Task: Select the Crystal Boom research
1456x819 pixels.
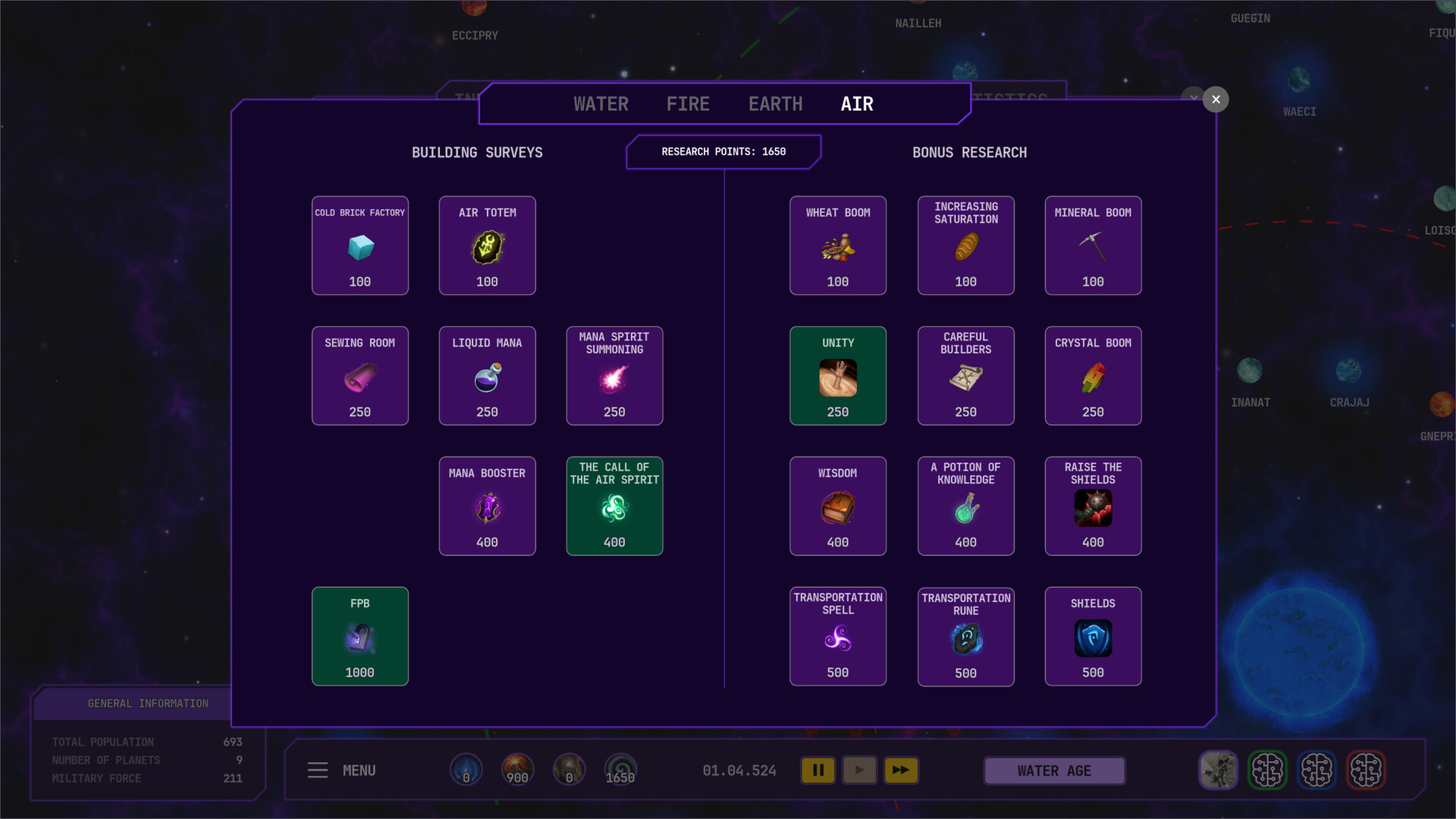Action: click(1092, 375)
